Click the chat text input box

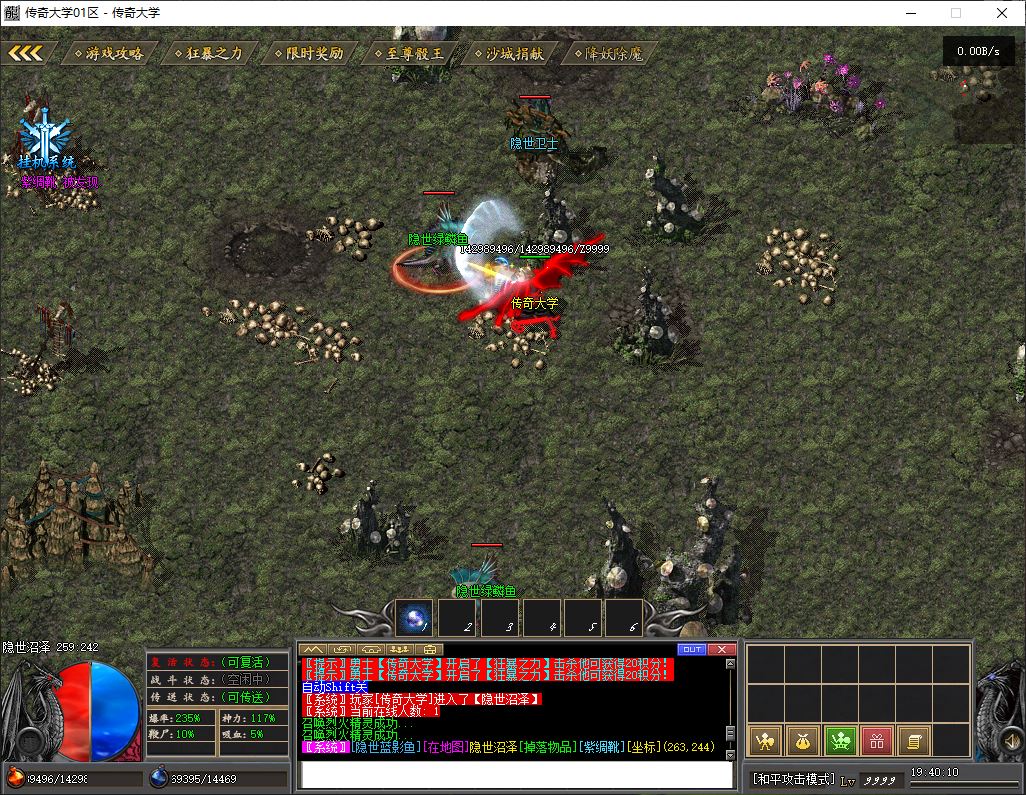click(517, 774)
